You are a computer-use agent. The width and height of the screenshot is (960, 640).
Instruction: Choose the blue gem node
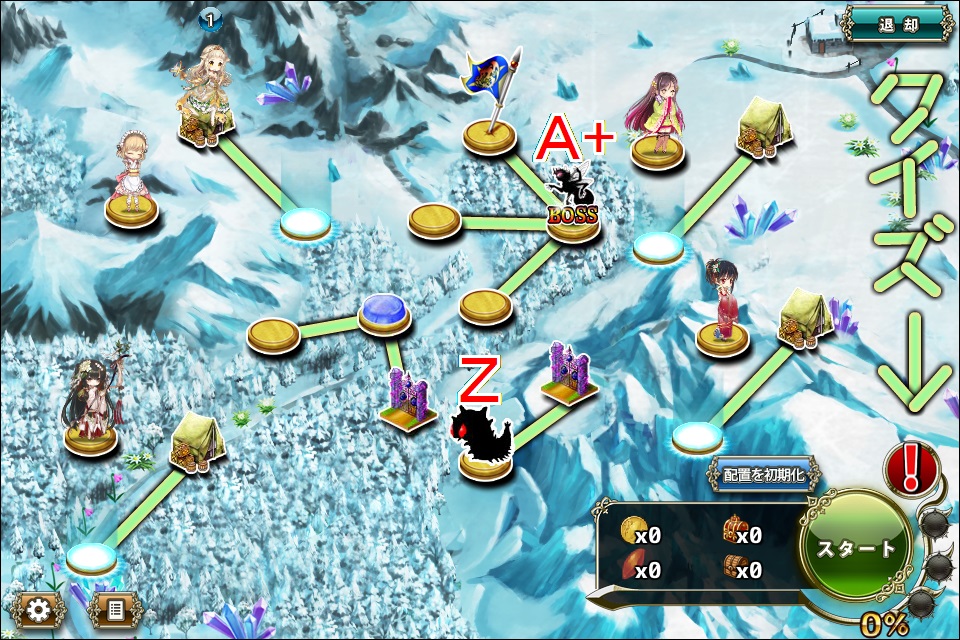point(385,314)
